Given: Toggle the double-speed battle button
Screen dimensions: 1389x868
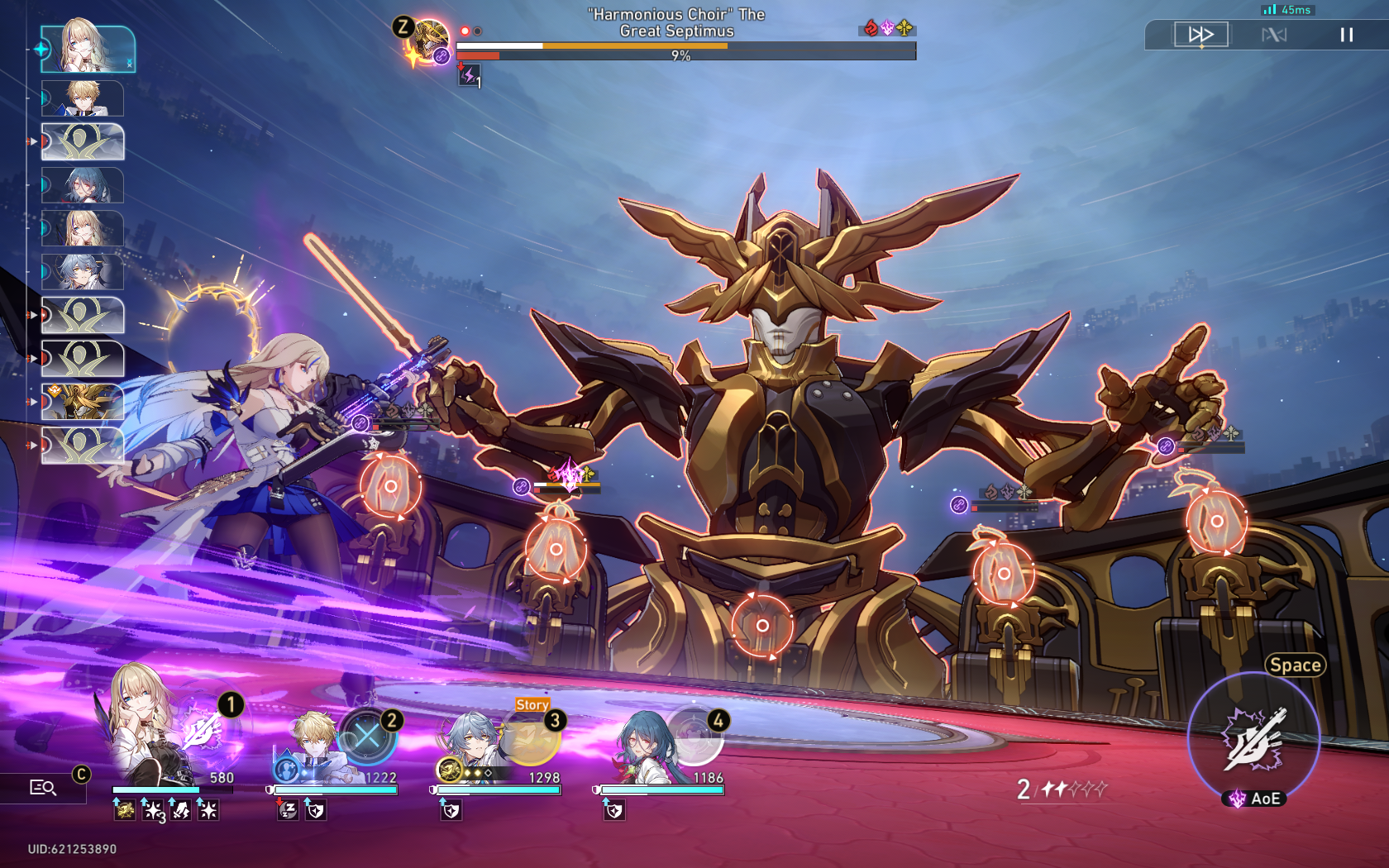Looking at the screenshot, I should 1200,35.
